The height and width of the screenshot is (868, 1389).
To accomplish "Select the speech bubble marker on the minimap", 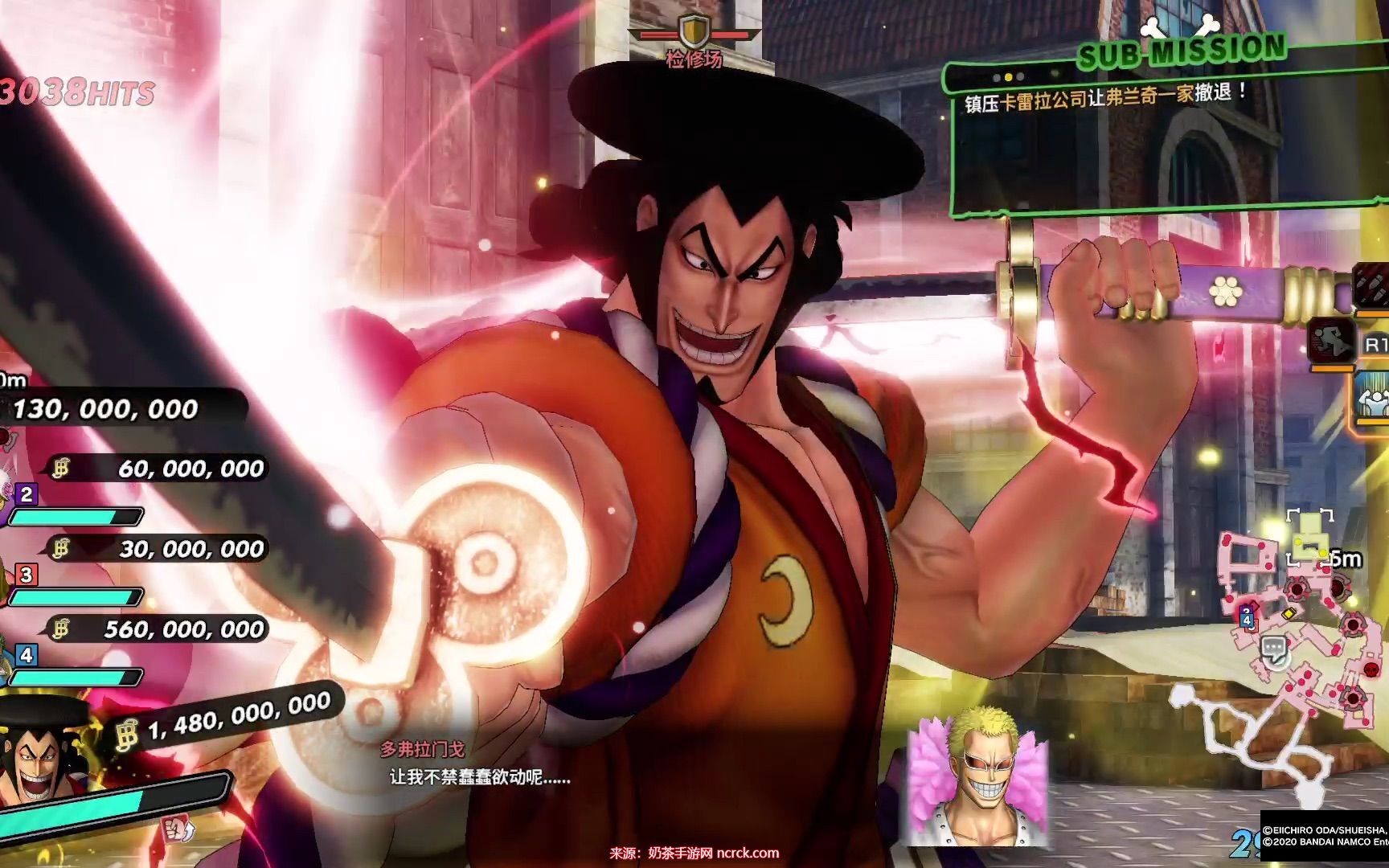I will [x=1272, y=648].
